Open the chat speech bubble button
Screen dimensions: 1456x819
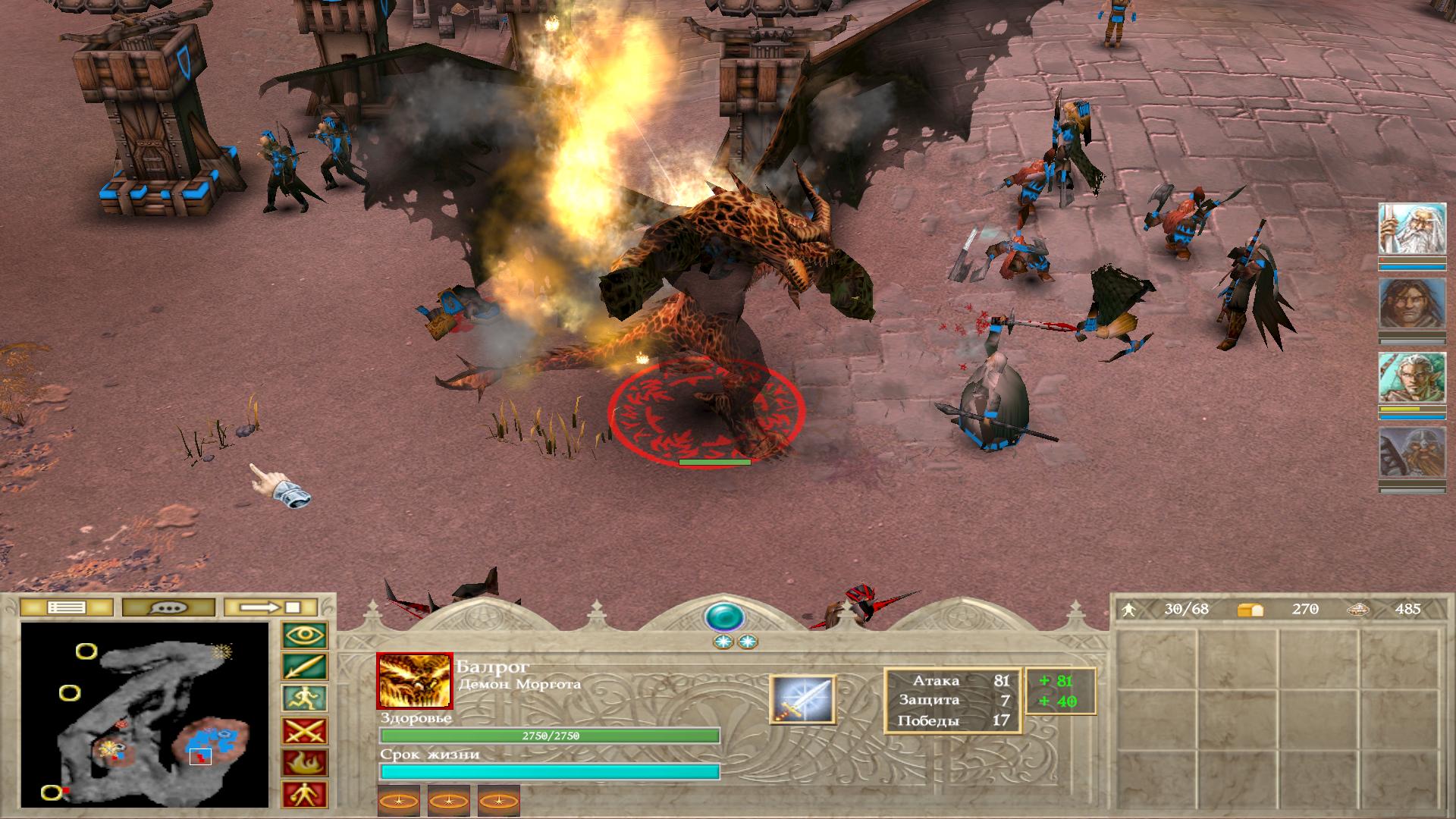(x=168, y=607)
